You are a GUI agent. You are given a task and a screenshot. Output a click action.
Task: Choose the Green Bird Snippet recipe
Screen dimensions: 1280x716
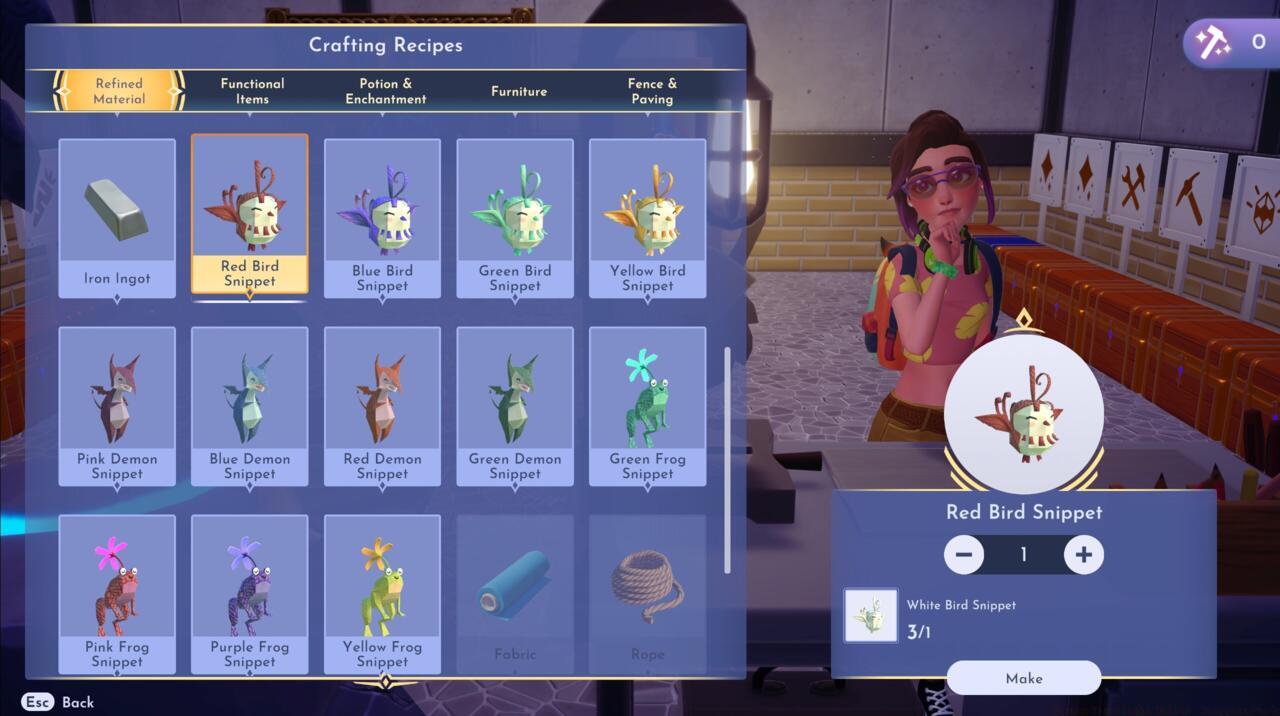point(515,218)
